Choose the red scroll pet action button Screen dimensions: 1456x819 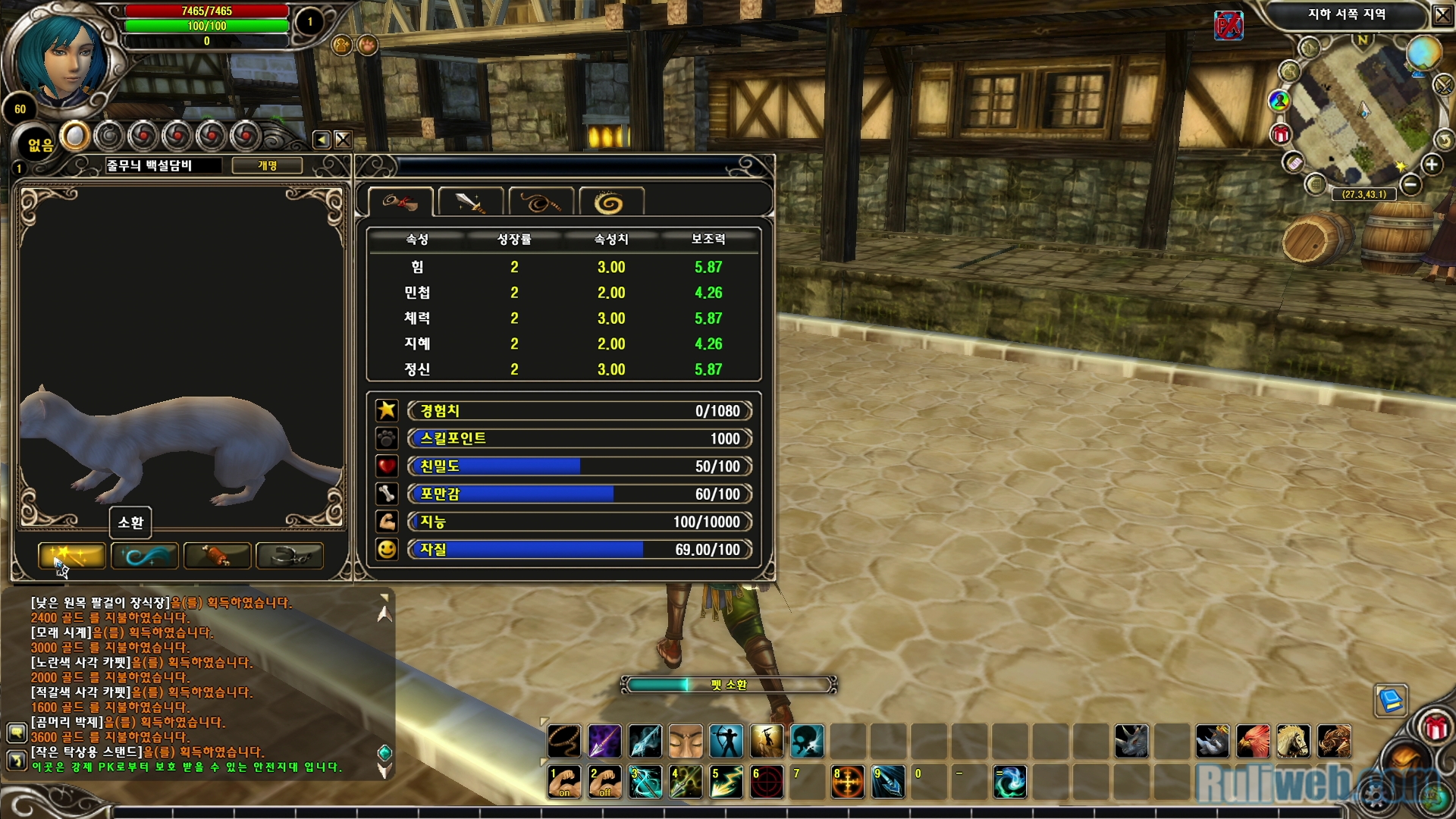[217, 556]
